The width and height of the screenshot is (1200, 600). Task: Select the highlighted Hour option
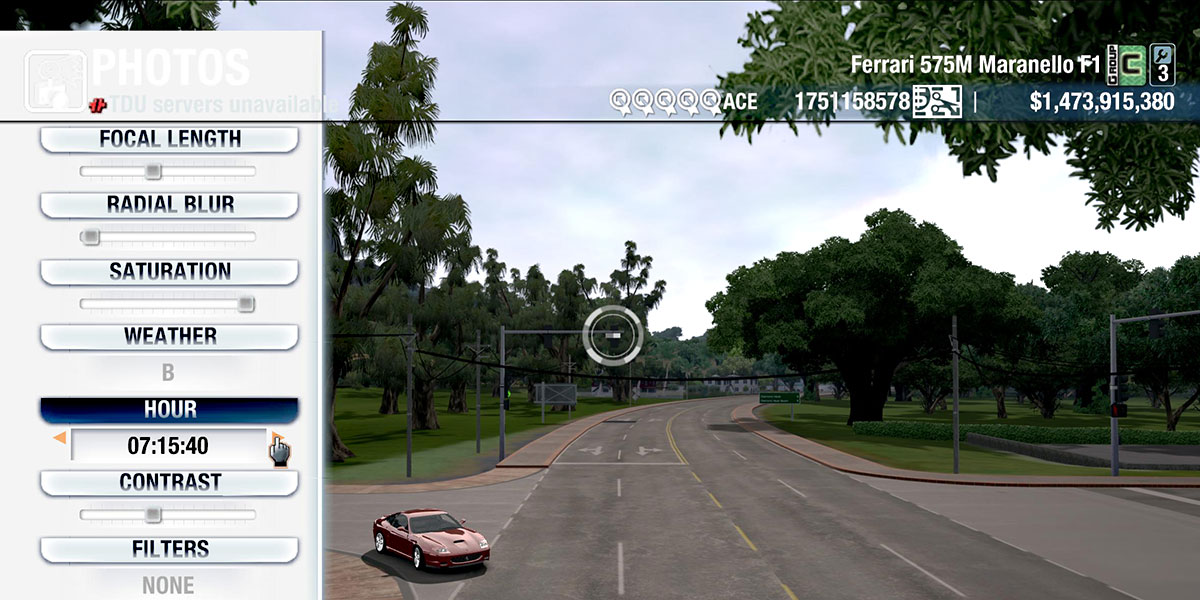[x=169, y=410]
